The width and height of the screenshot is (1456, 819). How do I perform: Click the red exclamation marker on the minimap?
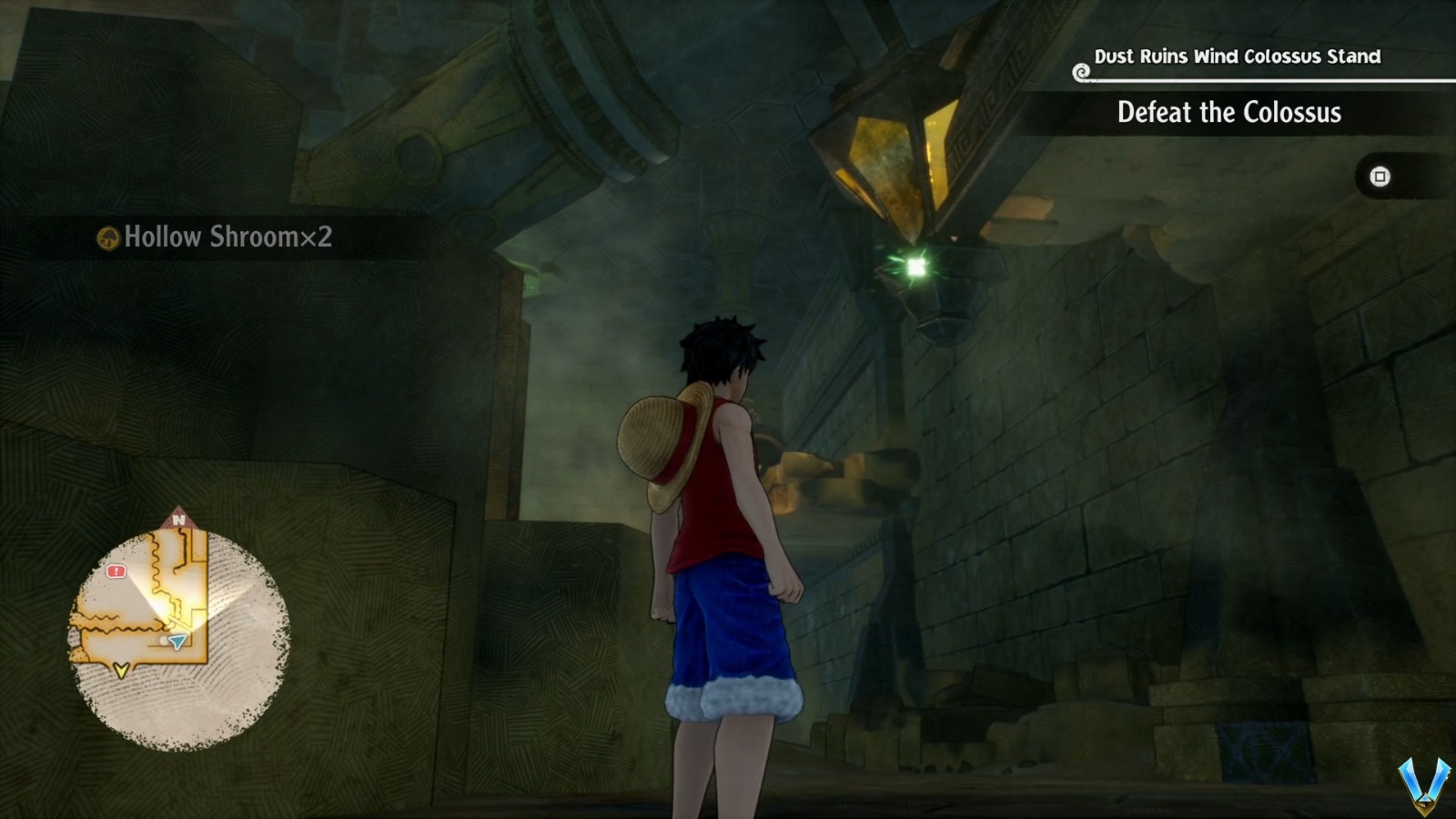[116, 571]
